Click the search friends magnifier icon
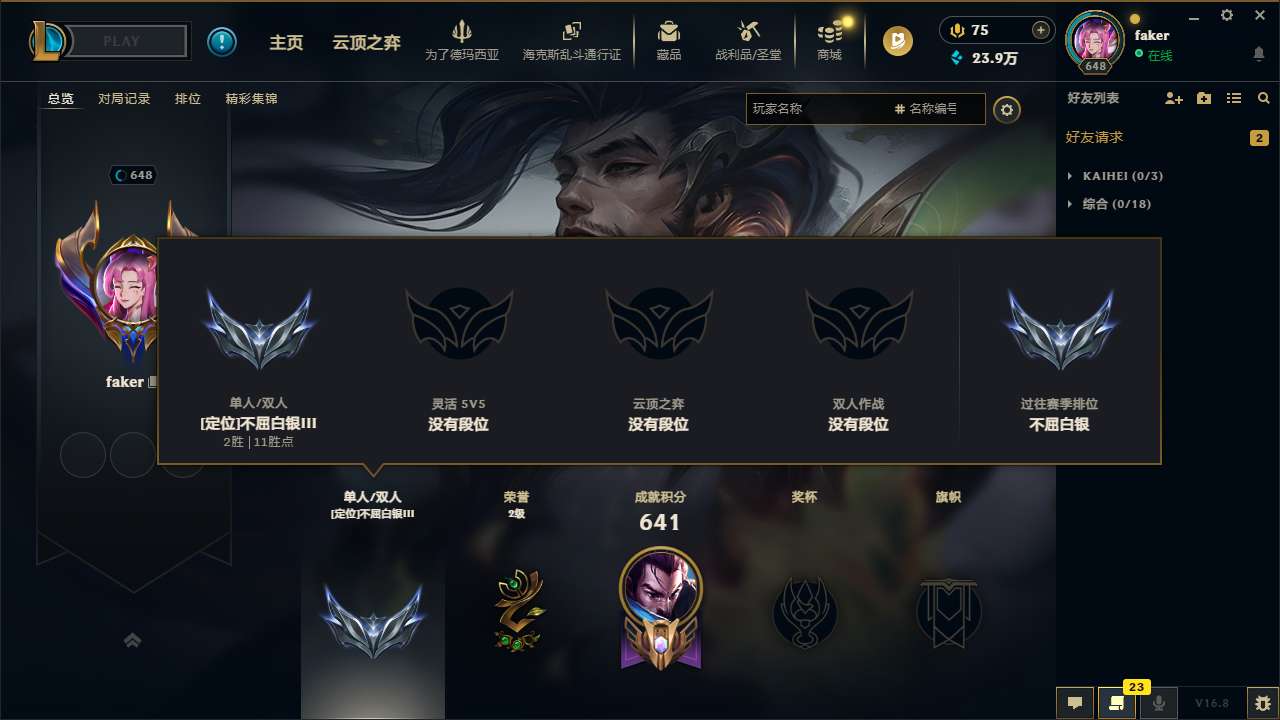 click(x=1263, y=98)
